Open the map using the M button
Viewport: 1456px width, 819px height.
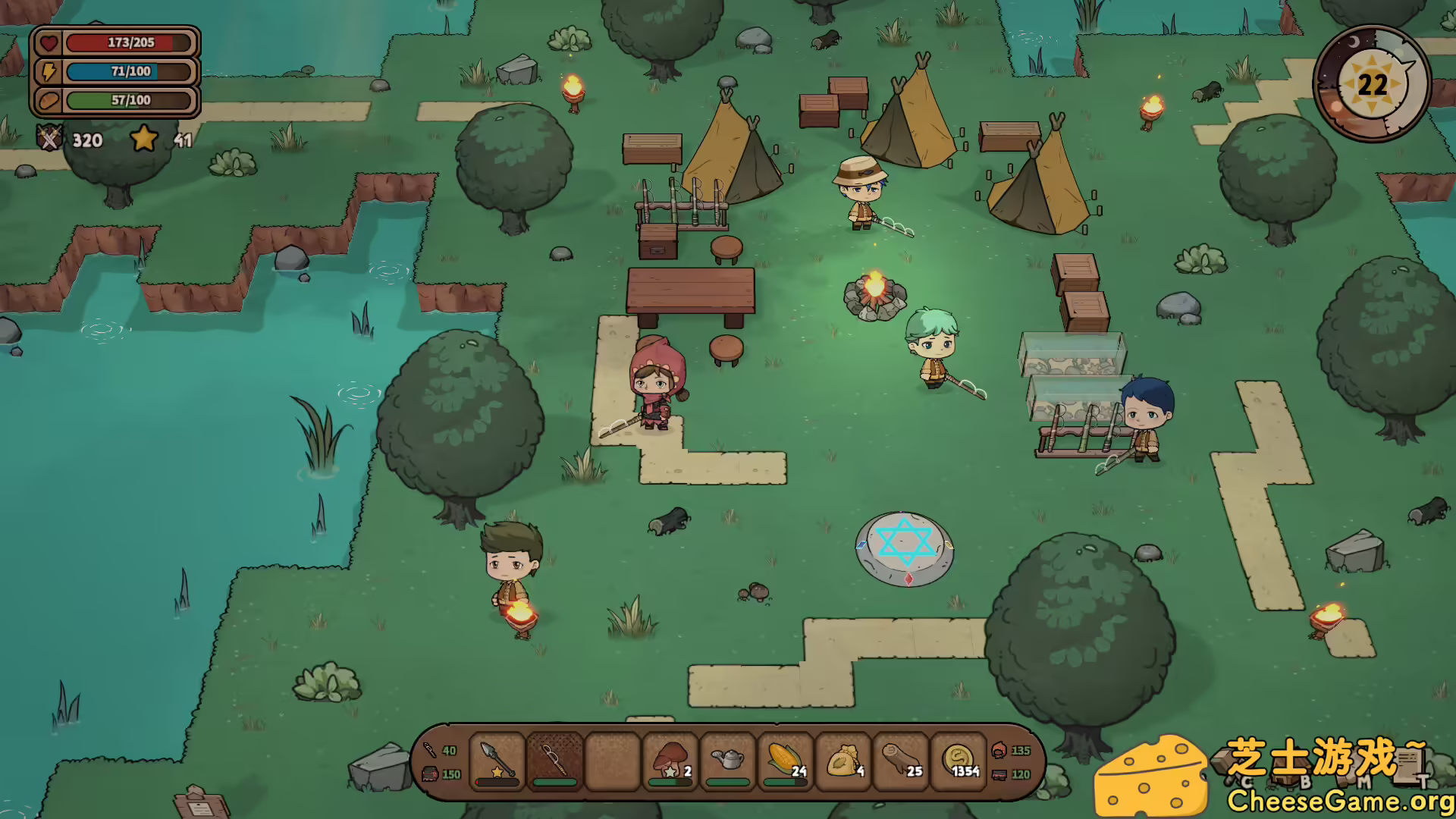tap(1363, 780)
